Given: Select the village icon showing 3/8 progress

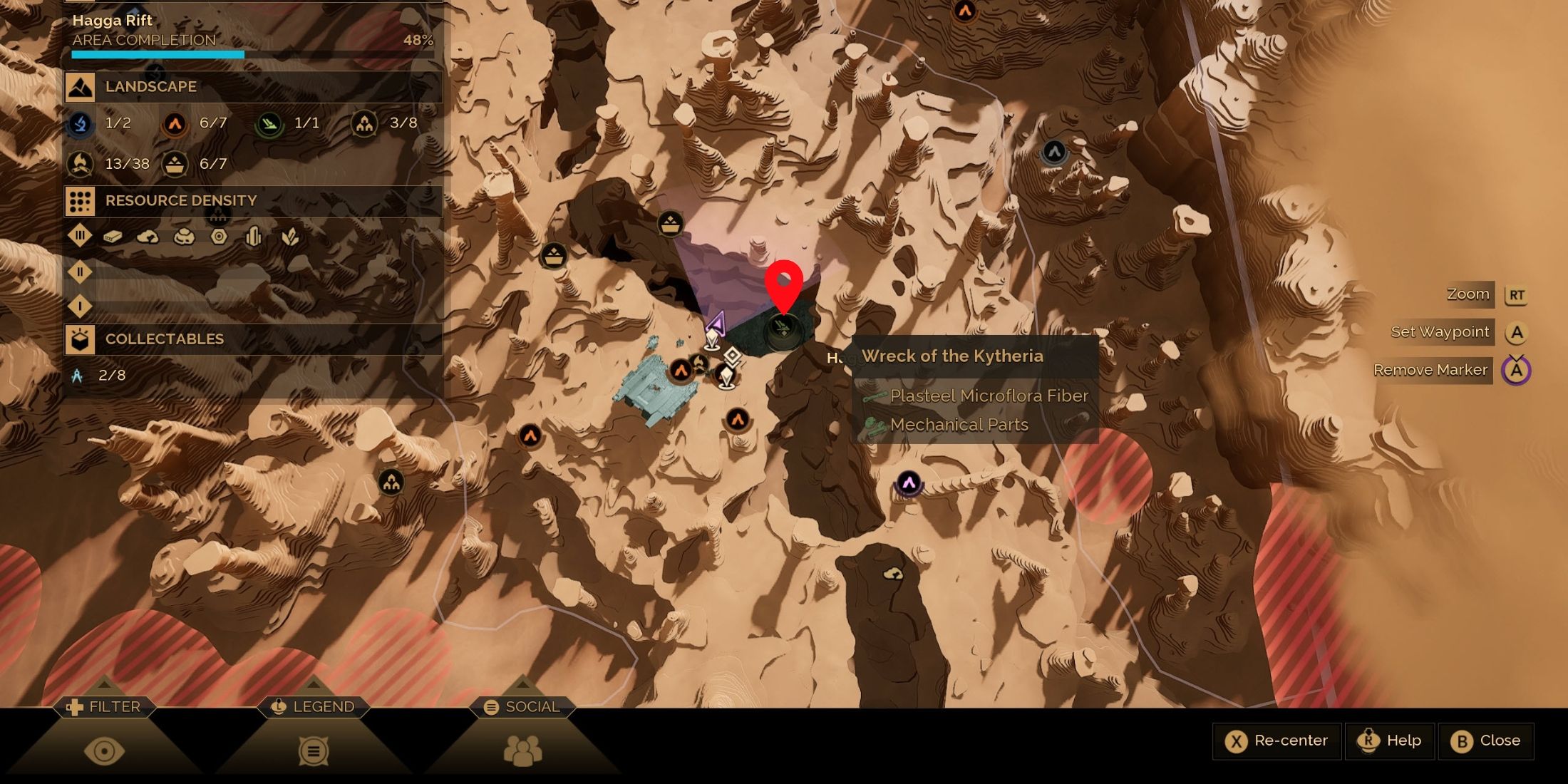Looking at the screenshot, I should tap(365, 123).
